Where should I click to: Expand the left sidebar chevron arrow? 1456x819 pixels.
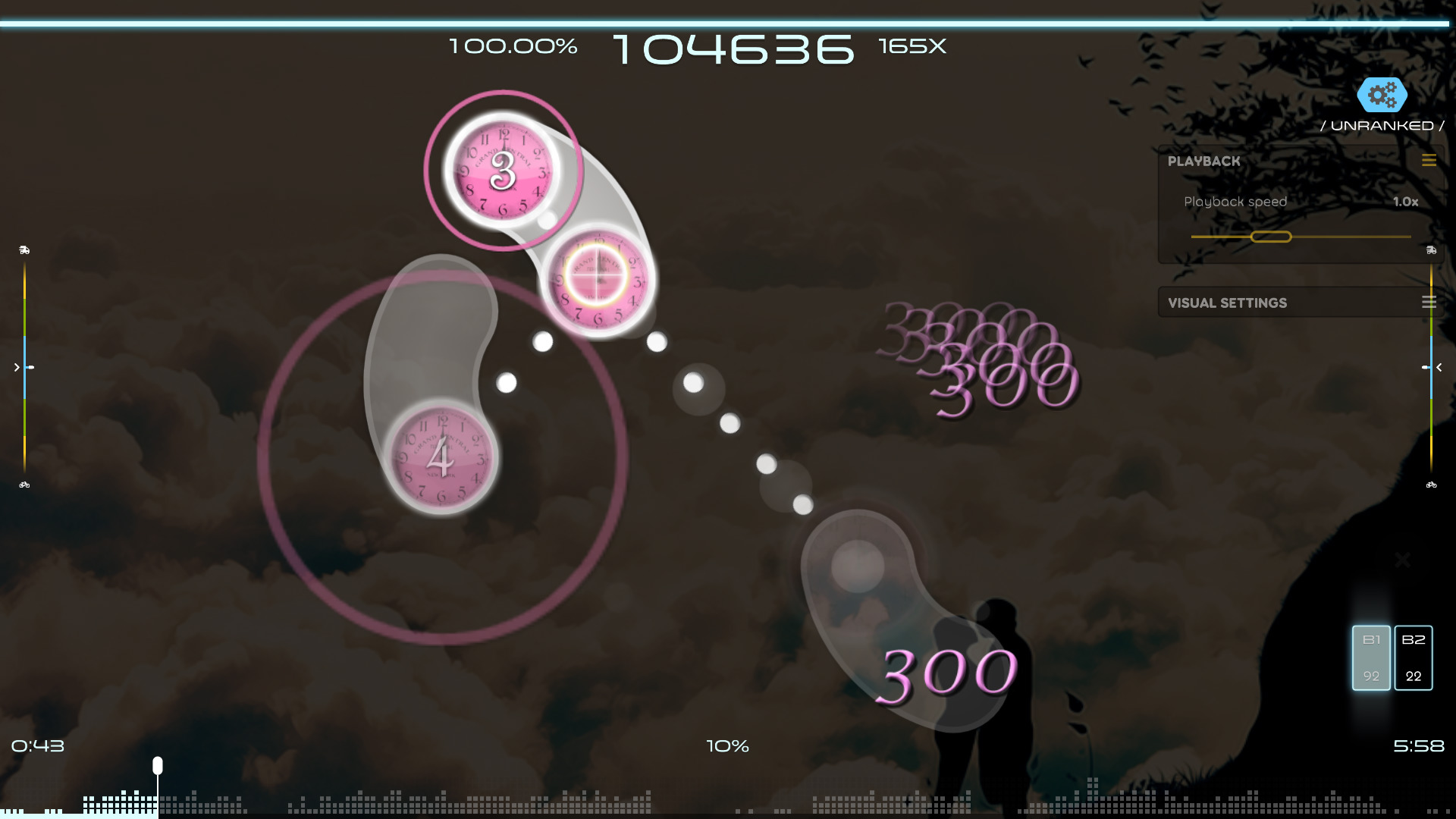pyautogui.click(x=16, y=367)
